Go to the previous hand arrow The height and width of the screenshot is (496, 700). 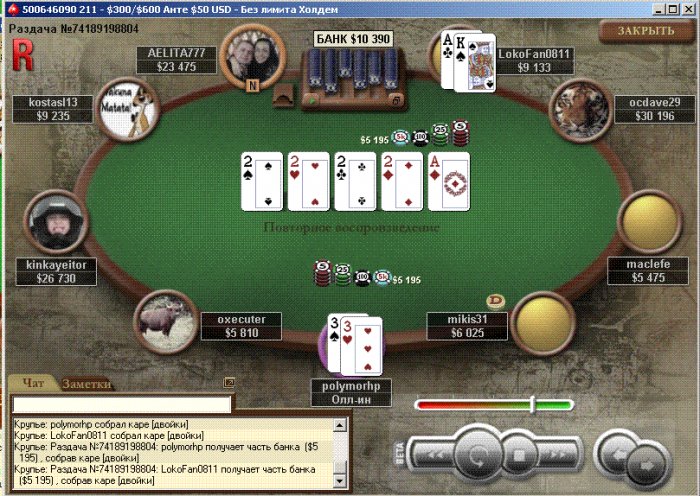point(618,453)
